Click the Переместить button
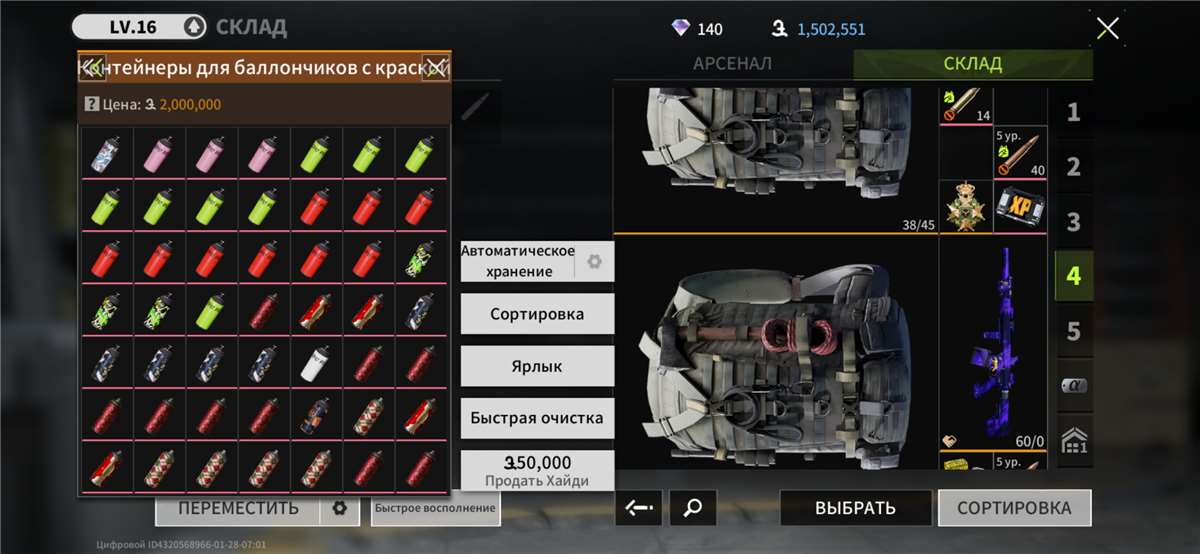The width and height of the screenshot is (1200, 554). pos(238,508)
